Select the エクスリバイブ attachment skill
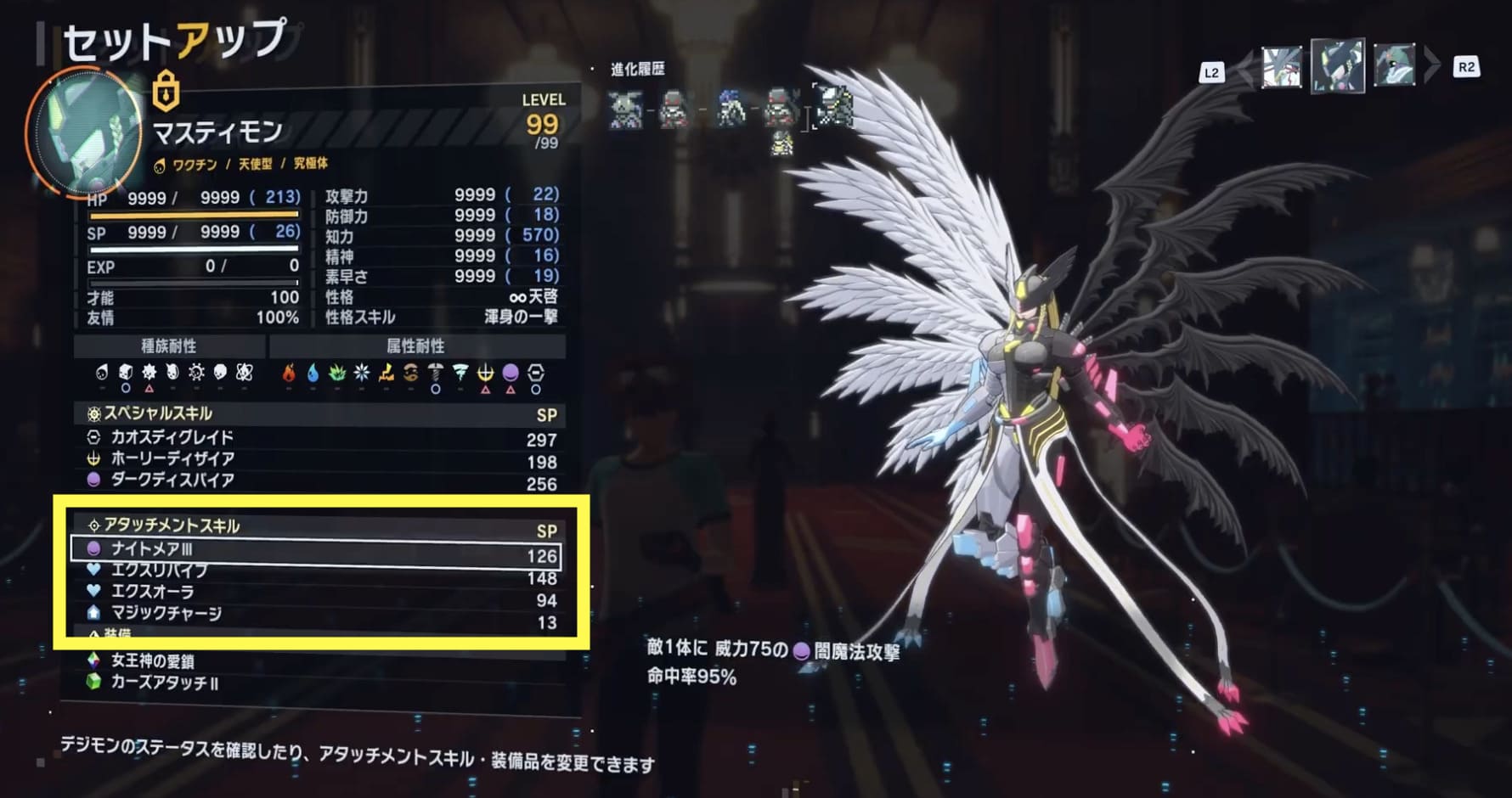Screen dimensions: 1512x798 (314, 572)
